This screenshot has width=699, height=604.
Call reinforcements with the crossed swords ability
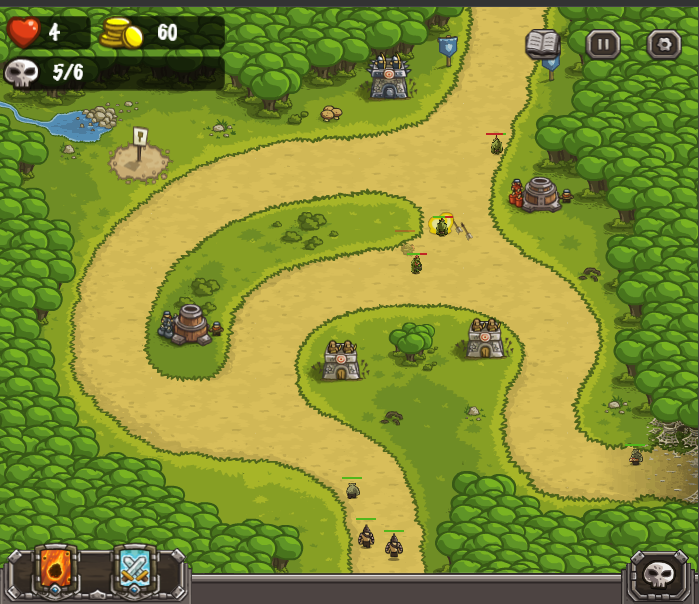[134, 571]
